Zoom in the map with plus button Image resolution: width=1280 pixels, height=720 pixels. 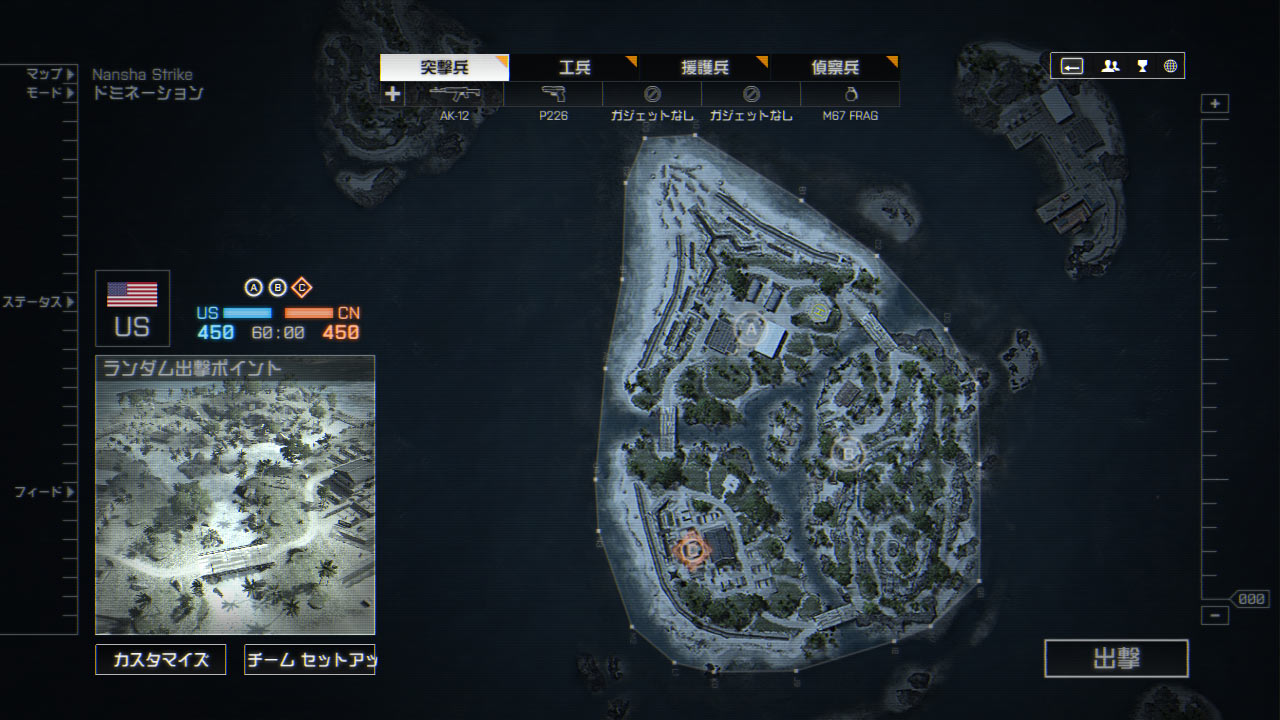tap(1215, 104)
